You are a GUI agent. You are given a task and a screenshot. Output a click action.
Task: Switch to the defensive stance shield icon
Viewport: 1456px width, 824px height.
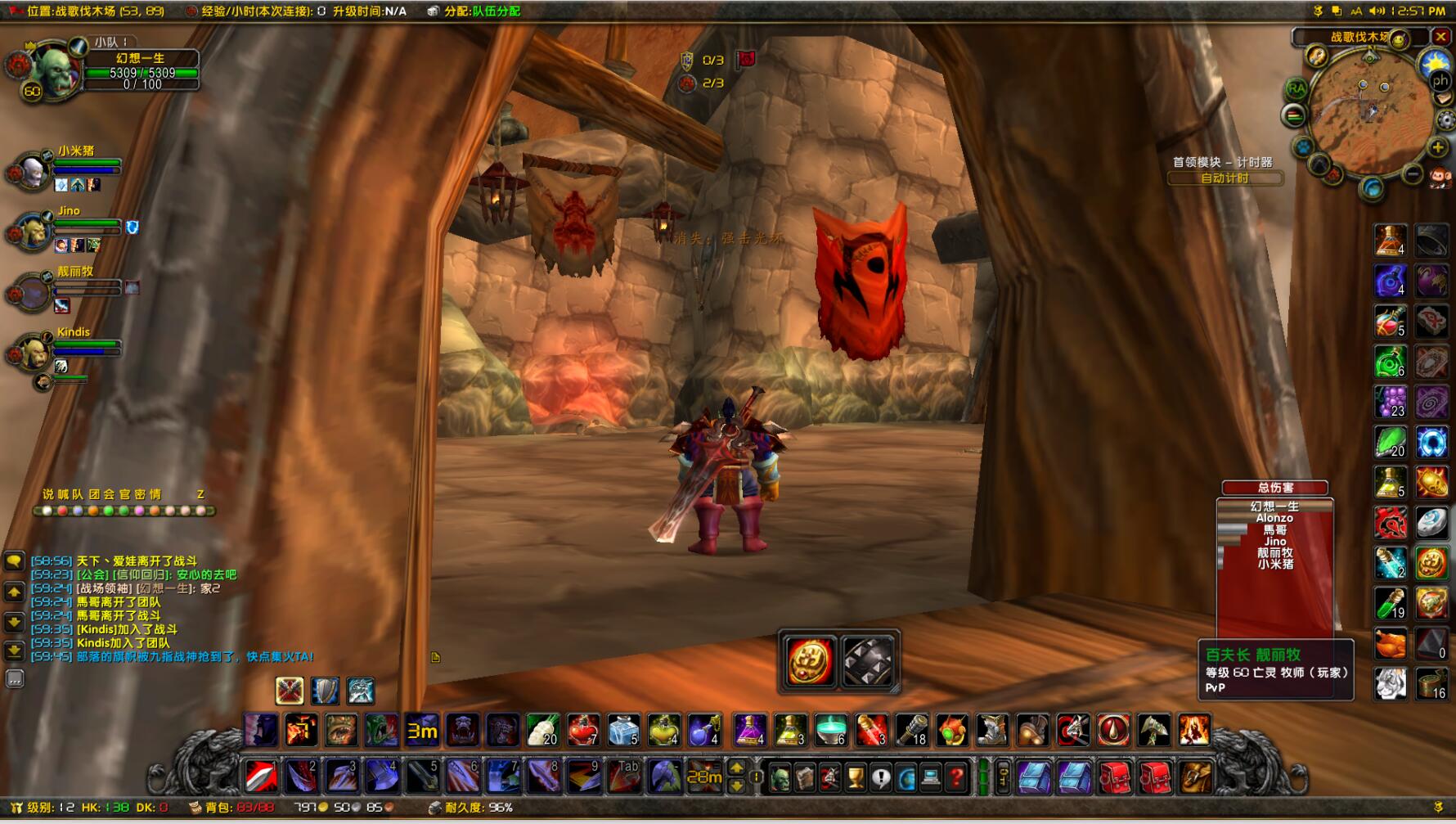(325, 691)
